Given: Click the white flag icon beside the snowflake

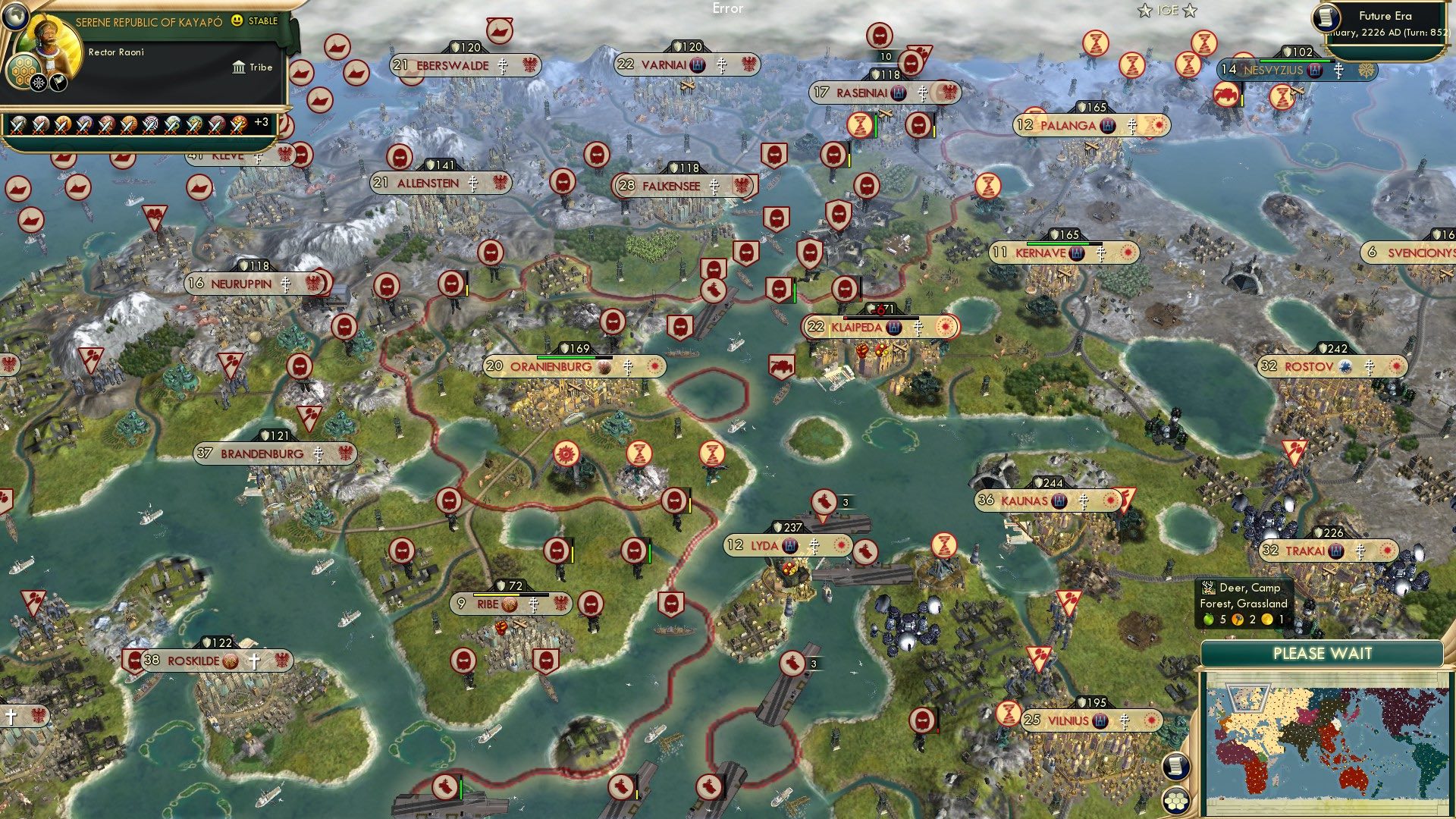Looking at the screenshot, I should click(58, 83).
